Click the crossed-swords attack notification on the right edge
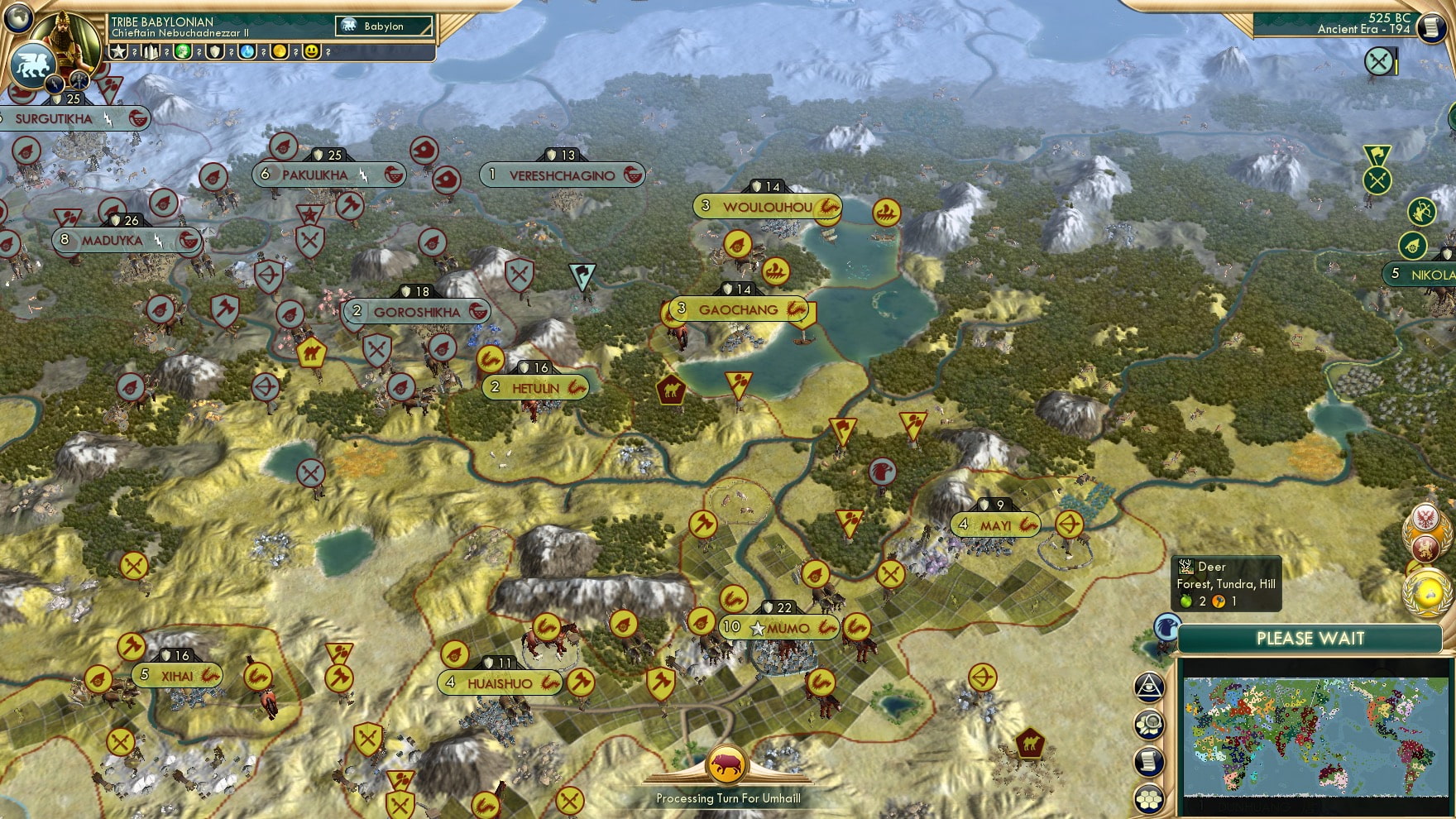1456x819 pixels. coord(1378,61)
